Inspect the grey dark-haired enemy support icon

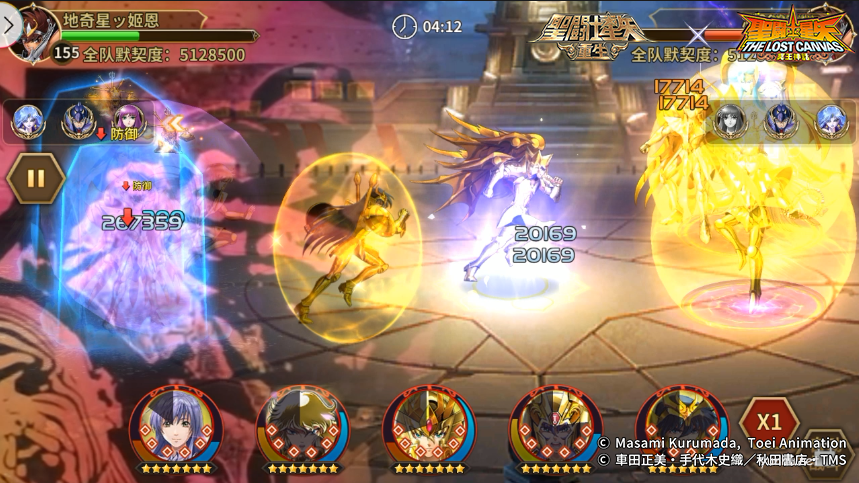(x=730, y=121)
